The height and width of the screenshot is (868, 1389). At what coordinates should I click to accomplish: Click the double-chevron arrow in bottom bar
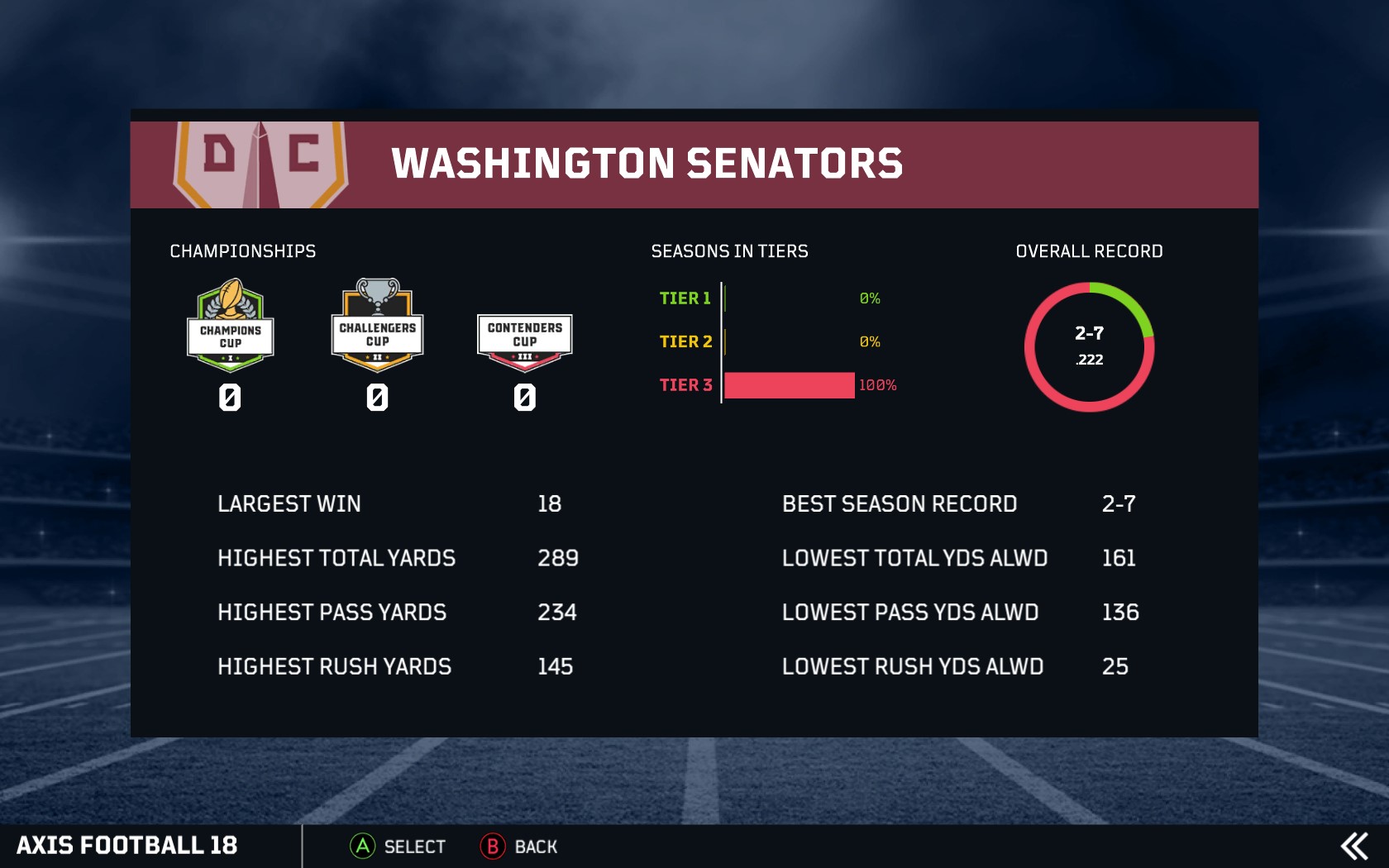1353,847
